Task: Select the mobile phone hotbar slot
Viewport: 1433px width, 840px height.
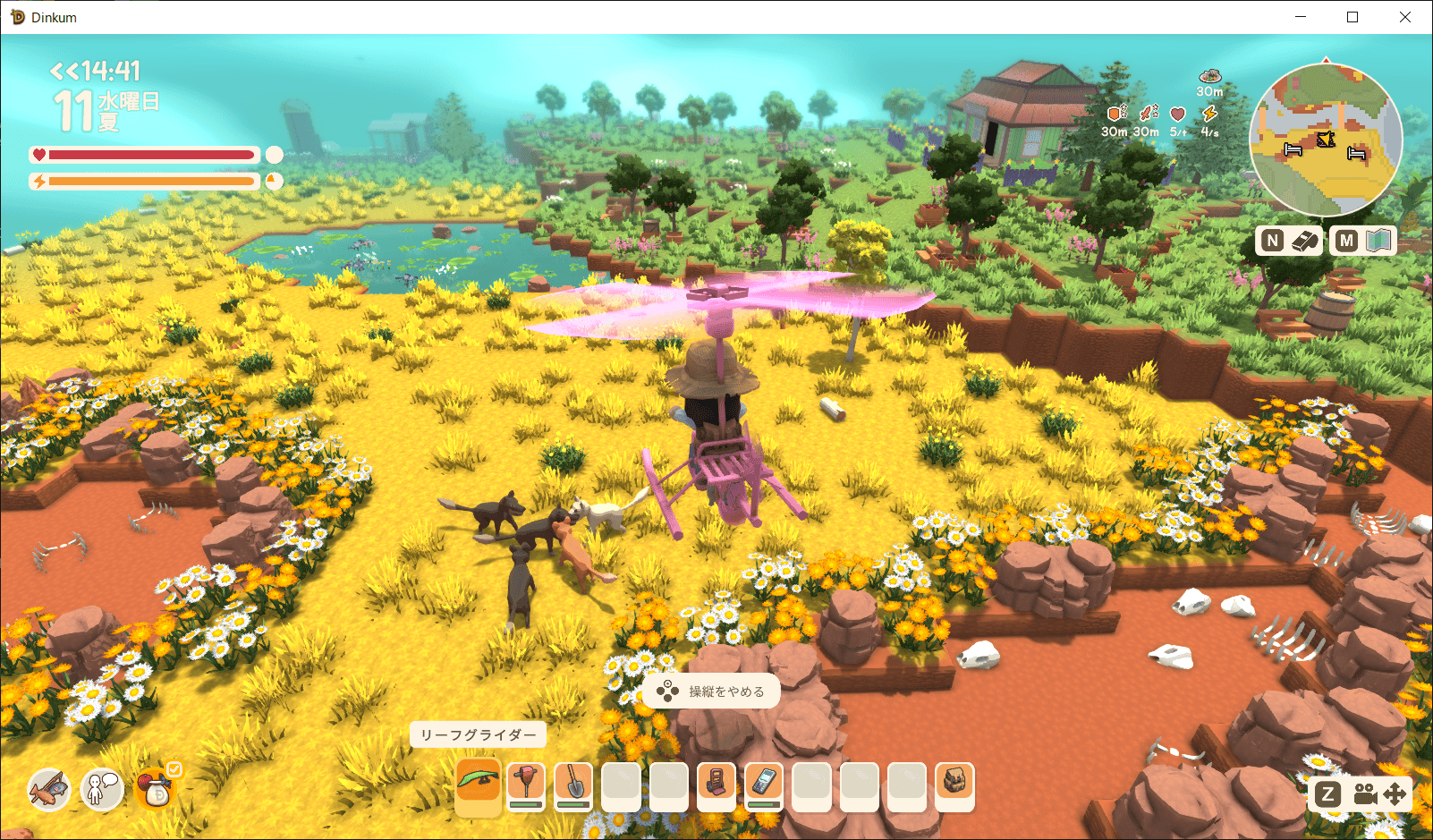Action: pyautogui.click(x=764, y=785)
